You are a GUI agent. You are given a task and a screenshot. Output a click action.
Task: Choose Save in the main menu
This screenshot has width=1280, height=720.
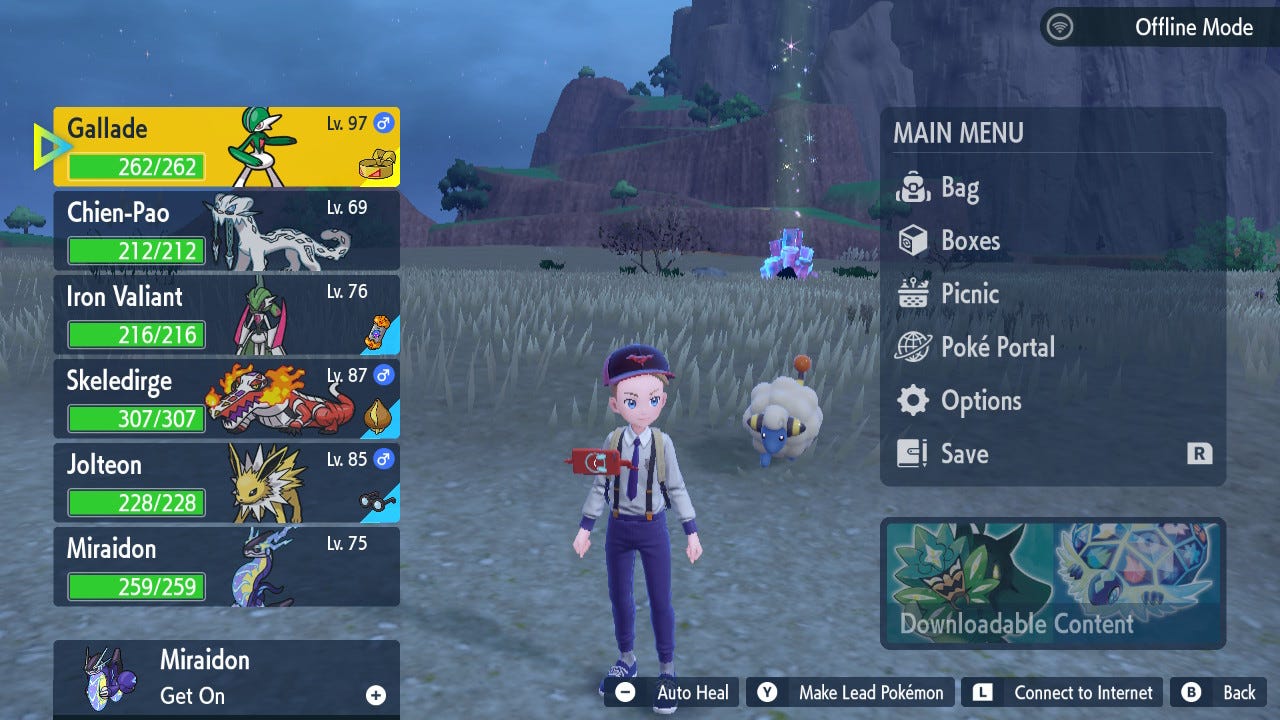point(963,454)
